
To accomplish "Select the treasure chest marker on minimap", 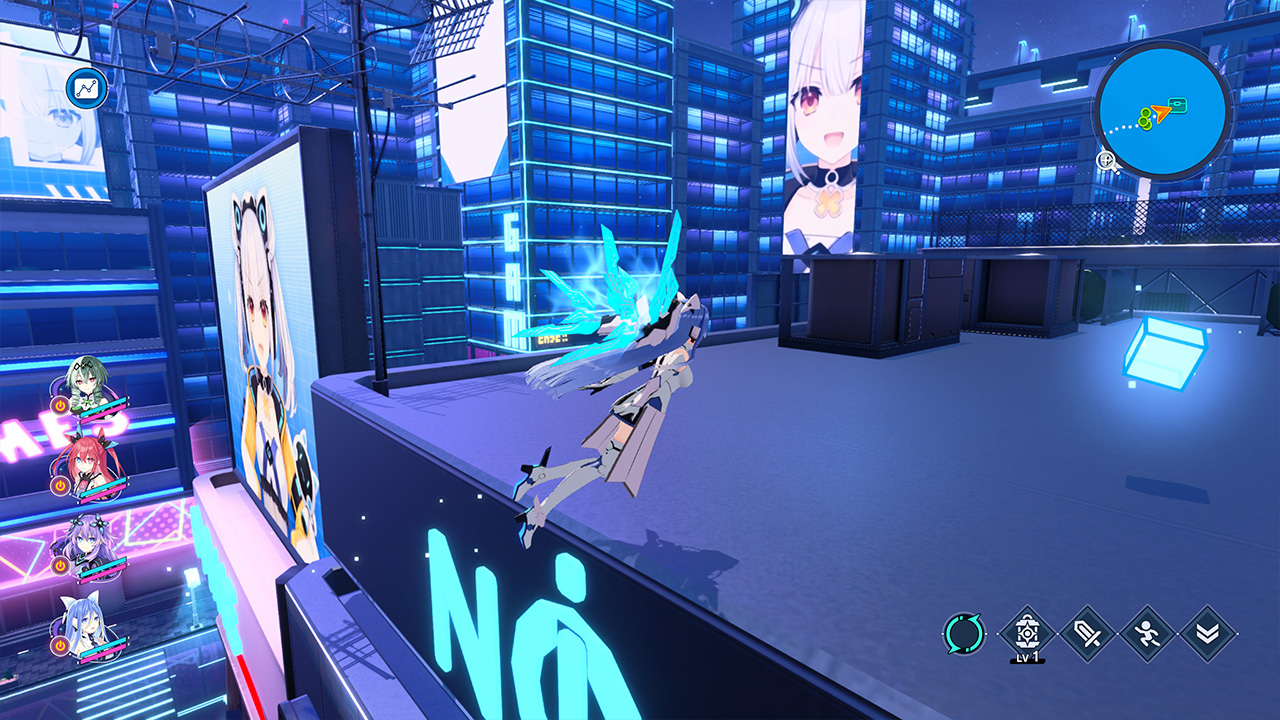I will (x=1179, y=105).
